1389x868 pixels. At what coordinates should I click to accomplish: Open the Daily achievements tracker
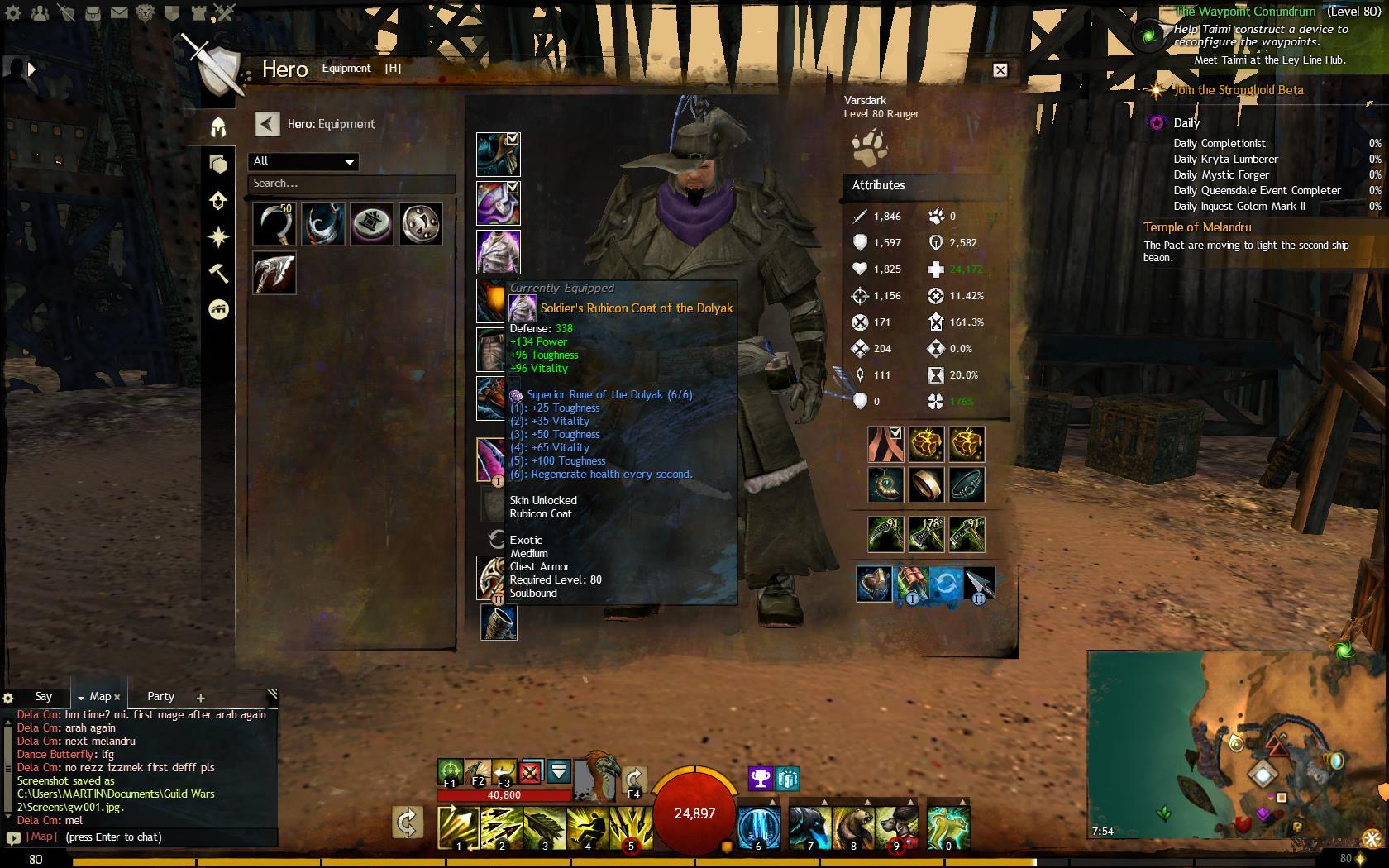(1186, 123)
